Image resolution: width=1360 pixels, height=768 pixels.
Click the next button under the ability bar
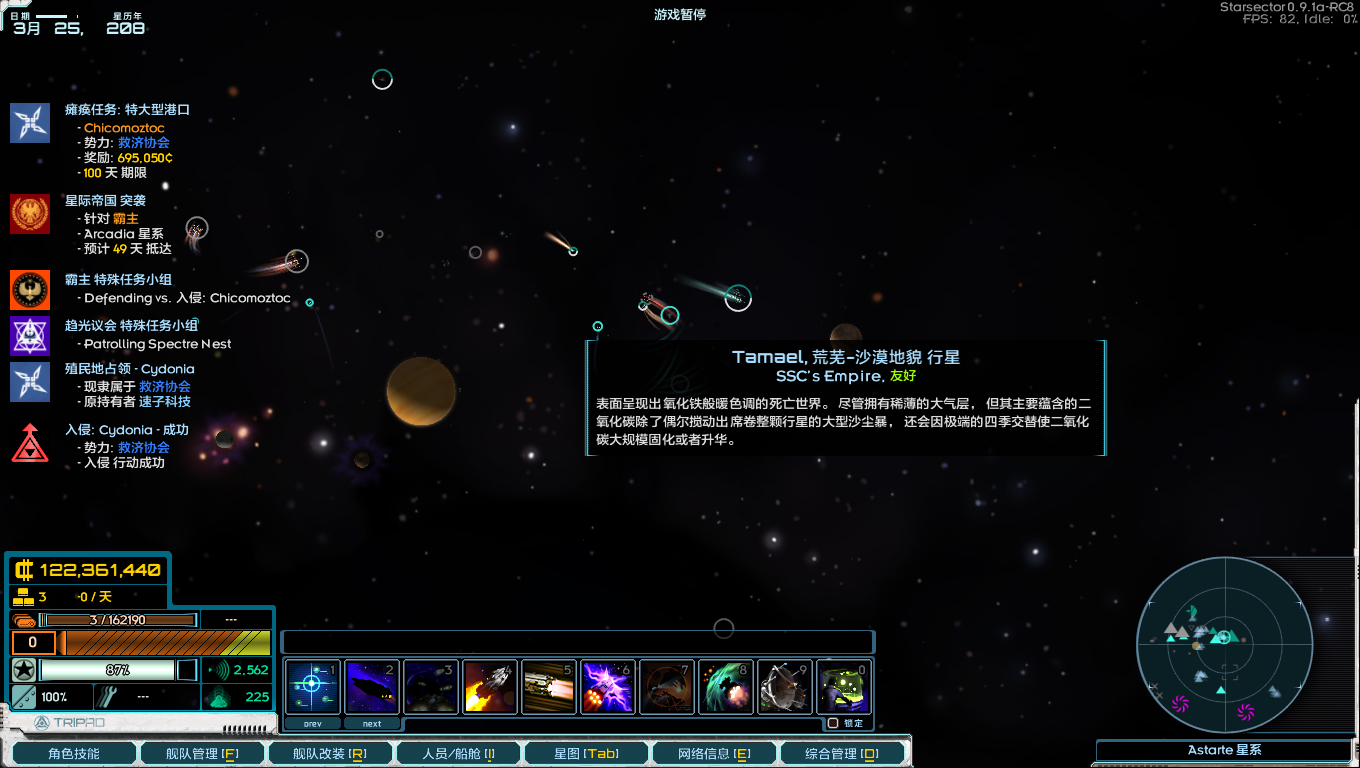(x=372, y=722)
